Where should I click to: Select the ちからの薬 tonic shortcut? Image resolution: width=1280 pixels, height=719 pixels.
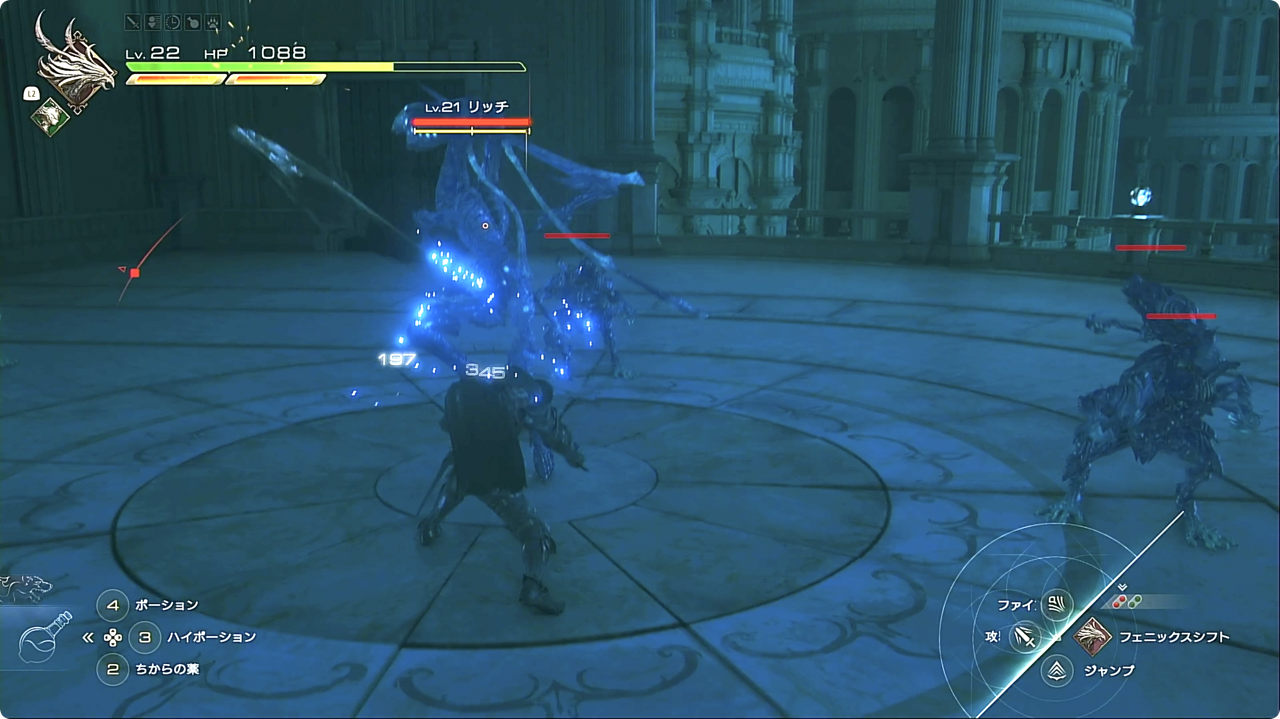pos(113,668)
